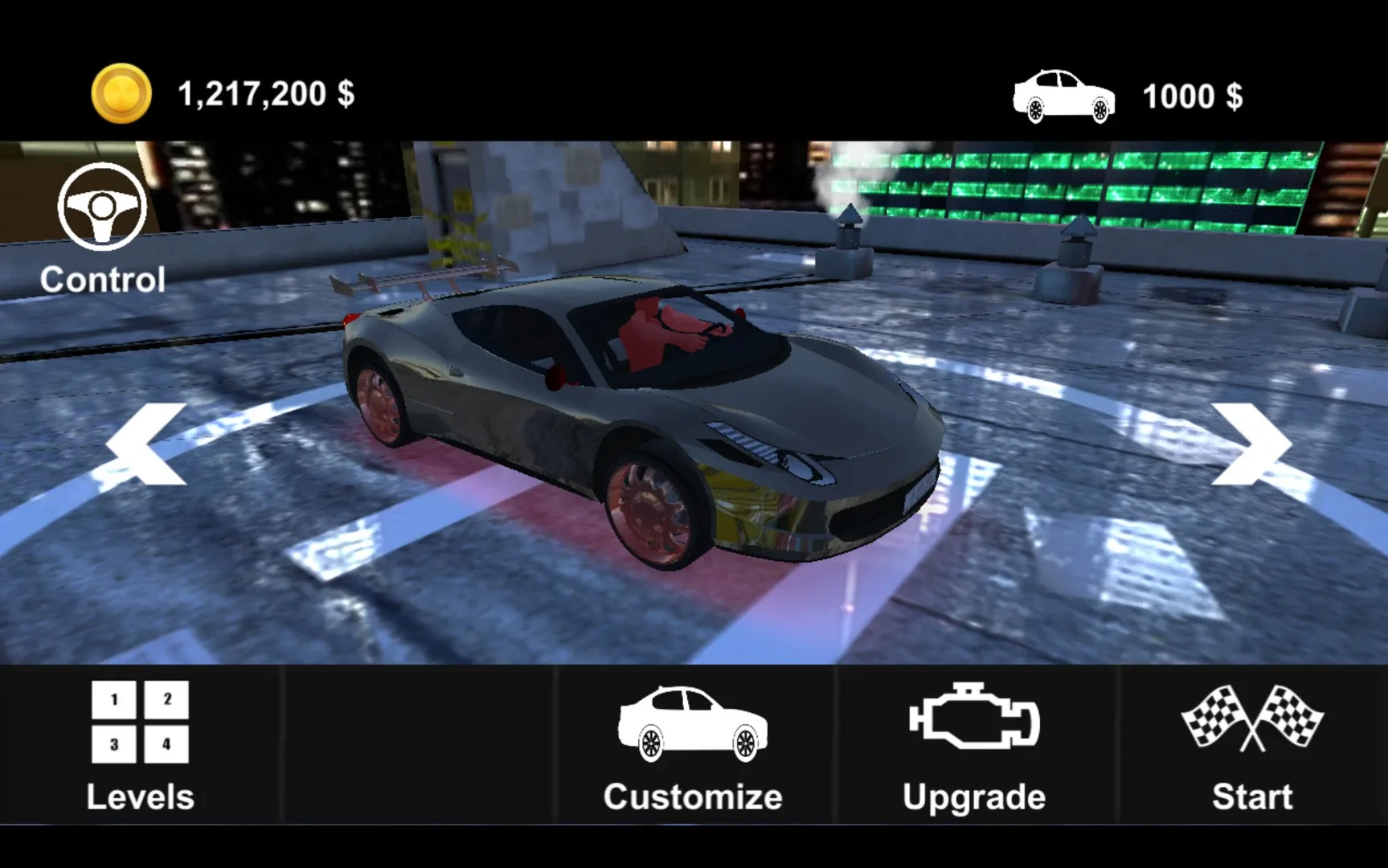Image resolution: width=1388 pixels, height=868 pixels.
Task: Click the Control label text
Action: (x=102, y=280)
